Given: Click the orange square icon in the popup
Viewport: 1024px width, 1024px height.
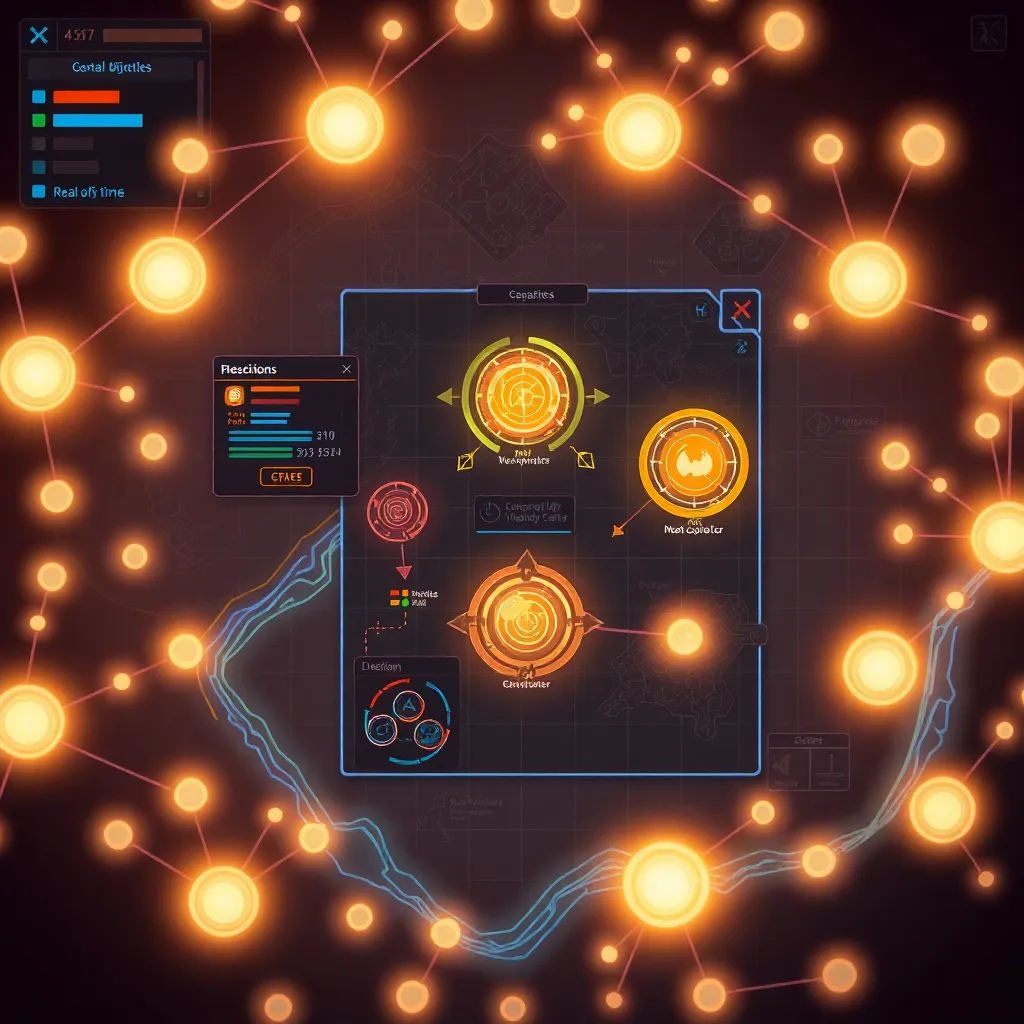Looking at the screenshot, I should click(235, 396).
